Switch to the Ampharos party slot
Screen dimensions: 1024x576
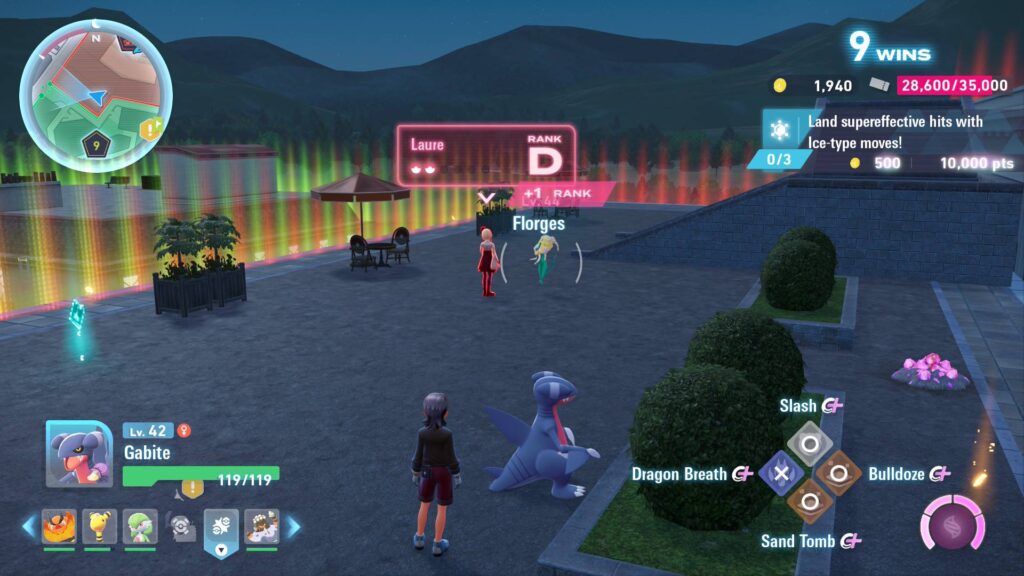click(98, 526)
